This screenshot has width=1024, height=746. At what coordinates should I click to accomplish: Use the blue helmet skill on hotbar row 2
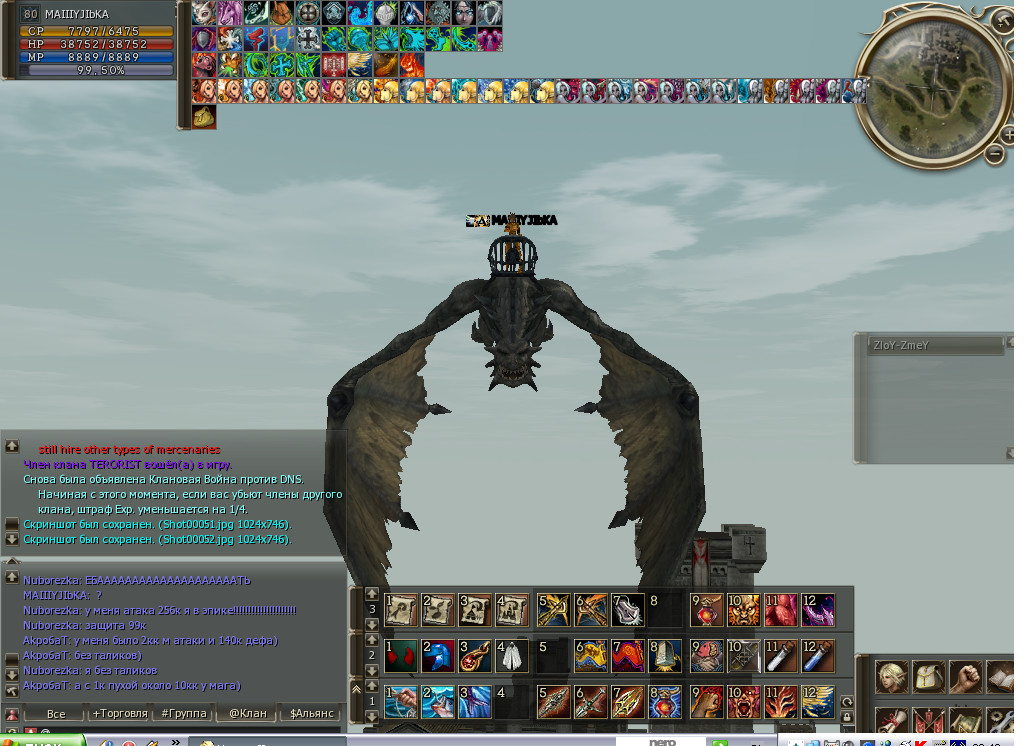click(438, 656)
